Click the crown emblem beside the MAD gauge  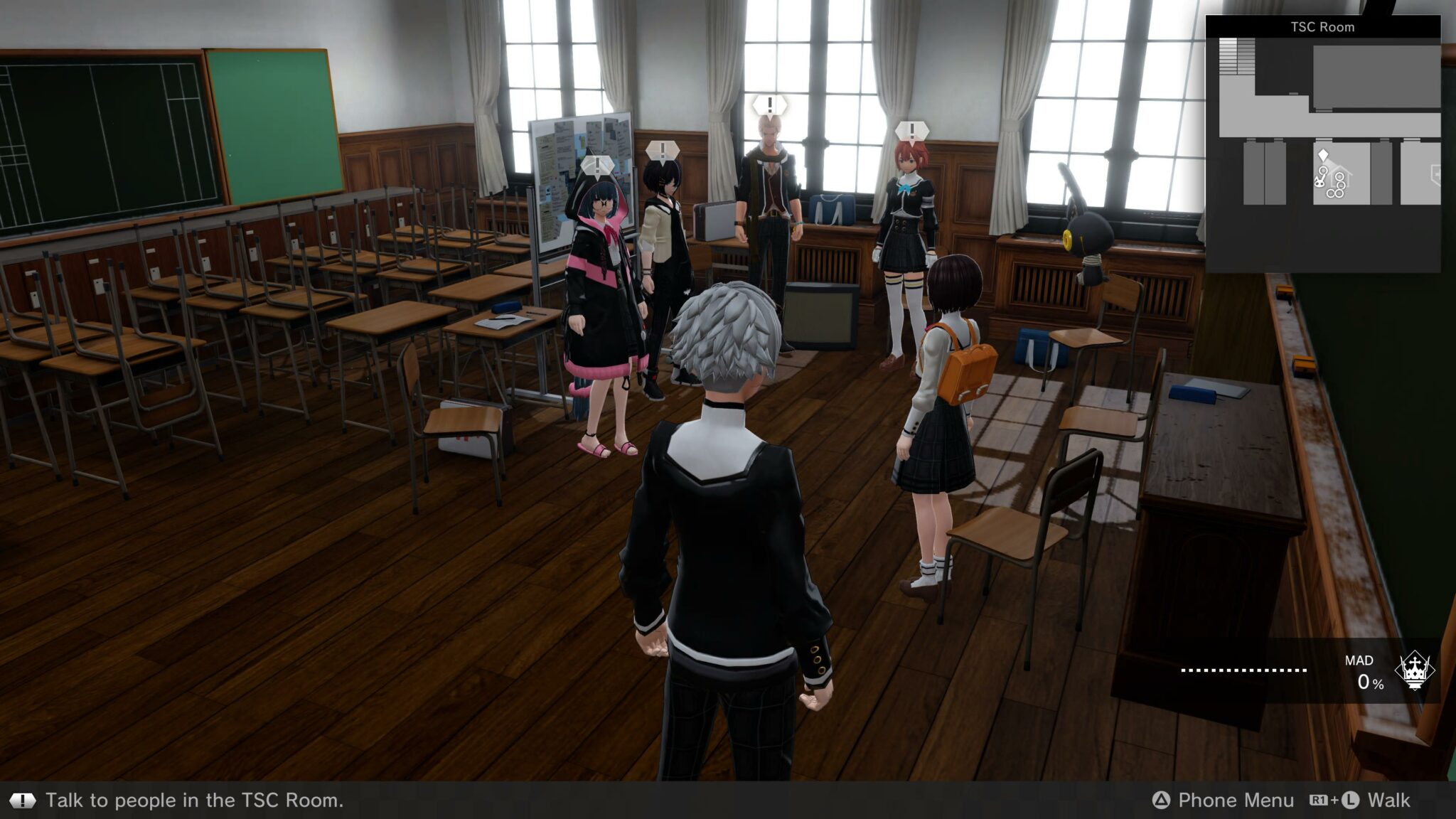click(1414, 670)
